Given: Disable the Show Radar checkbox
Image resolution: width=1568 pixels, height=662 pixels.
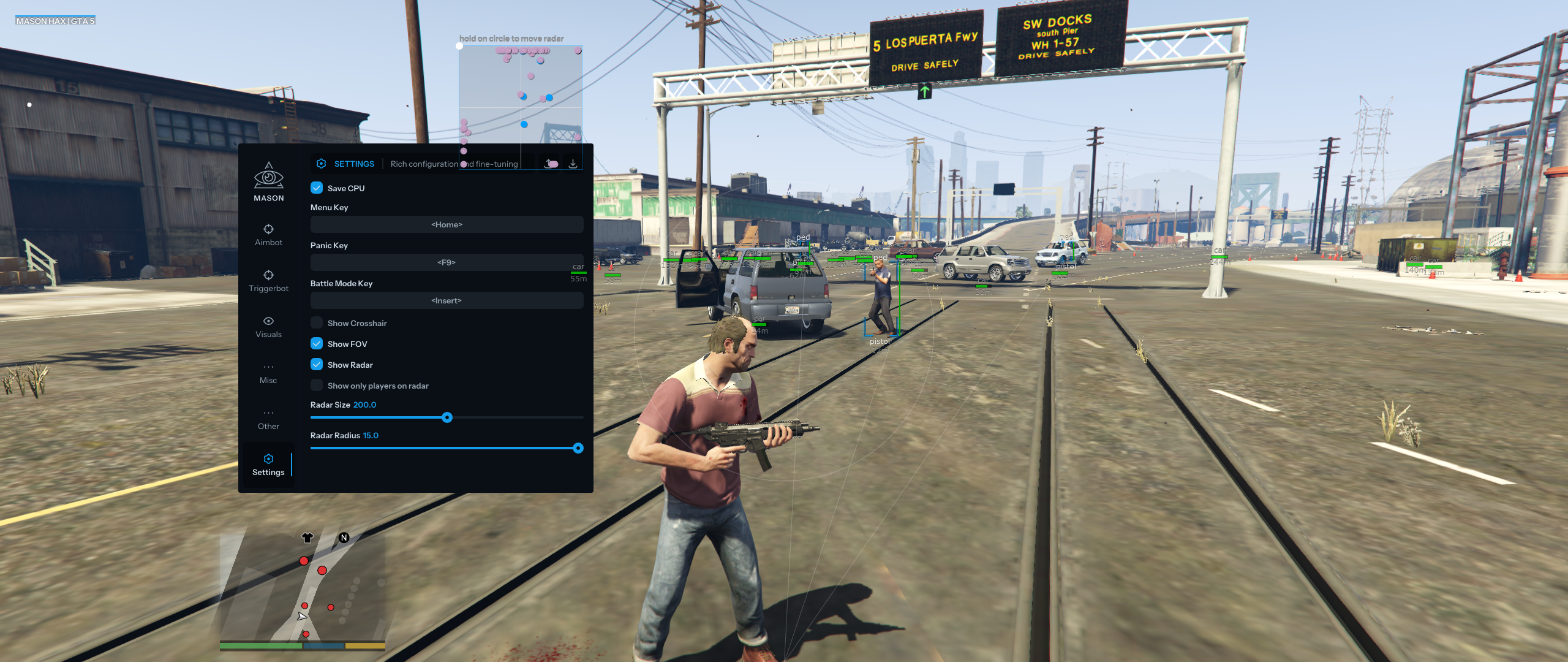Looking at the screenshot, I should 317,365.
